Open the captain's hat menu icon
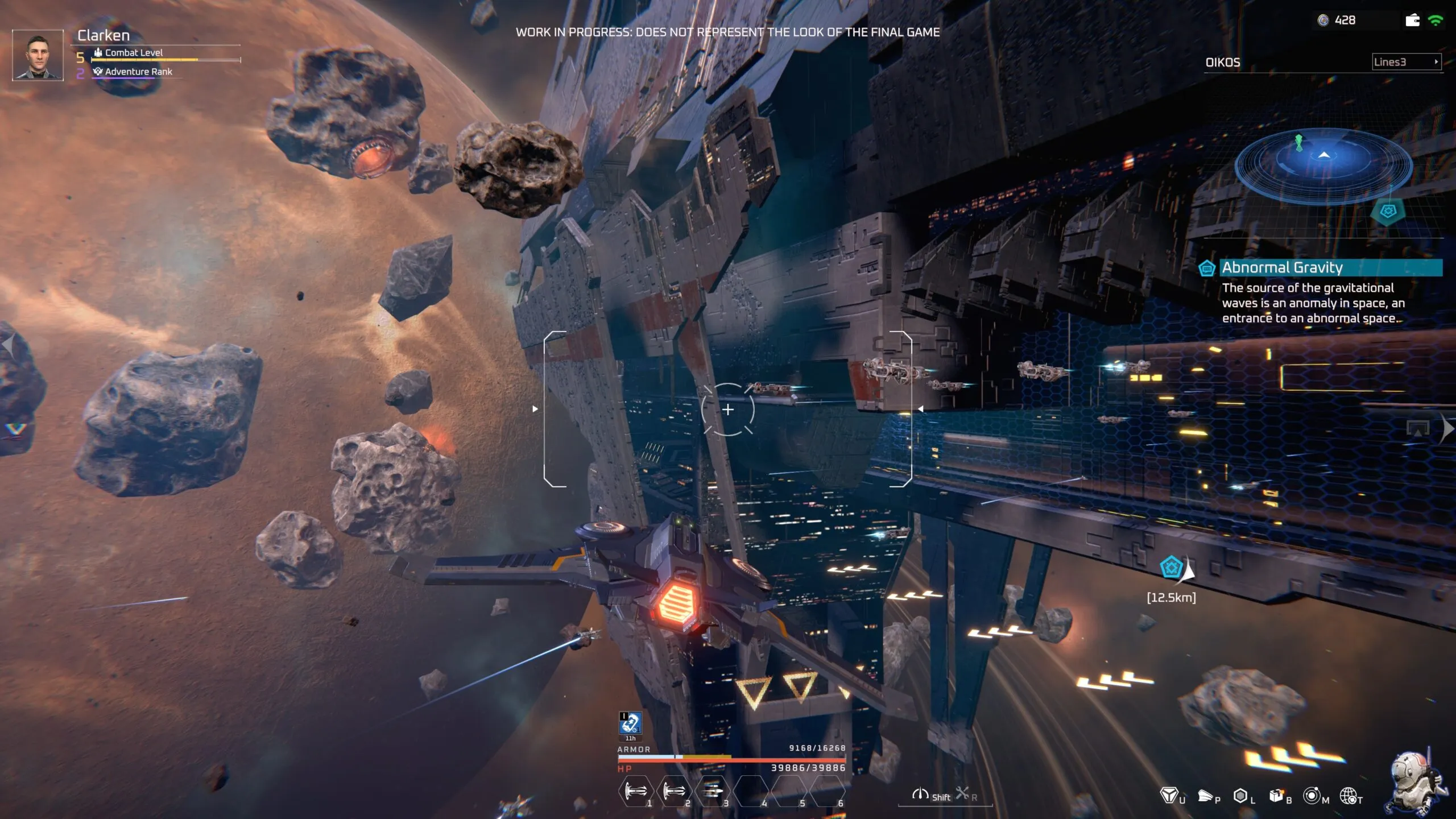This screenshot has width=1456, height=819. tap(1205, 795)
